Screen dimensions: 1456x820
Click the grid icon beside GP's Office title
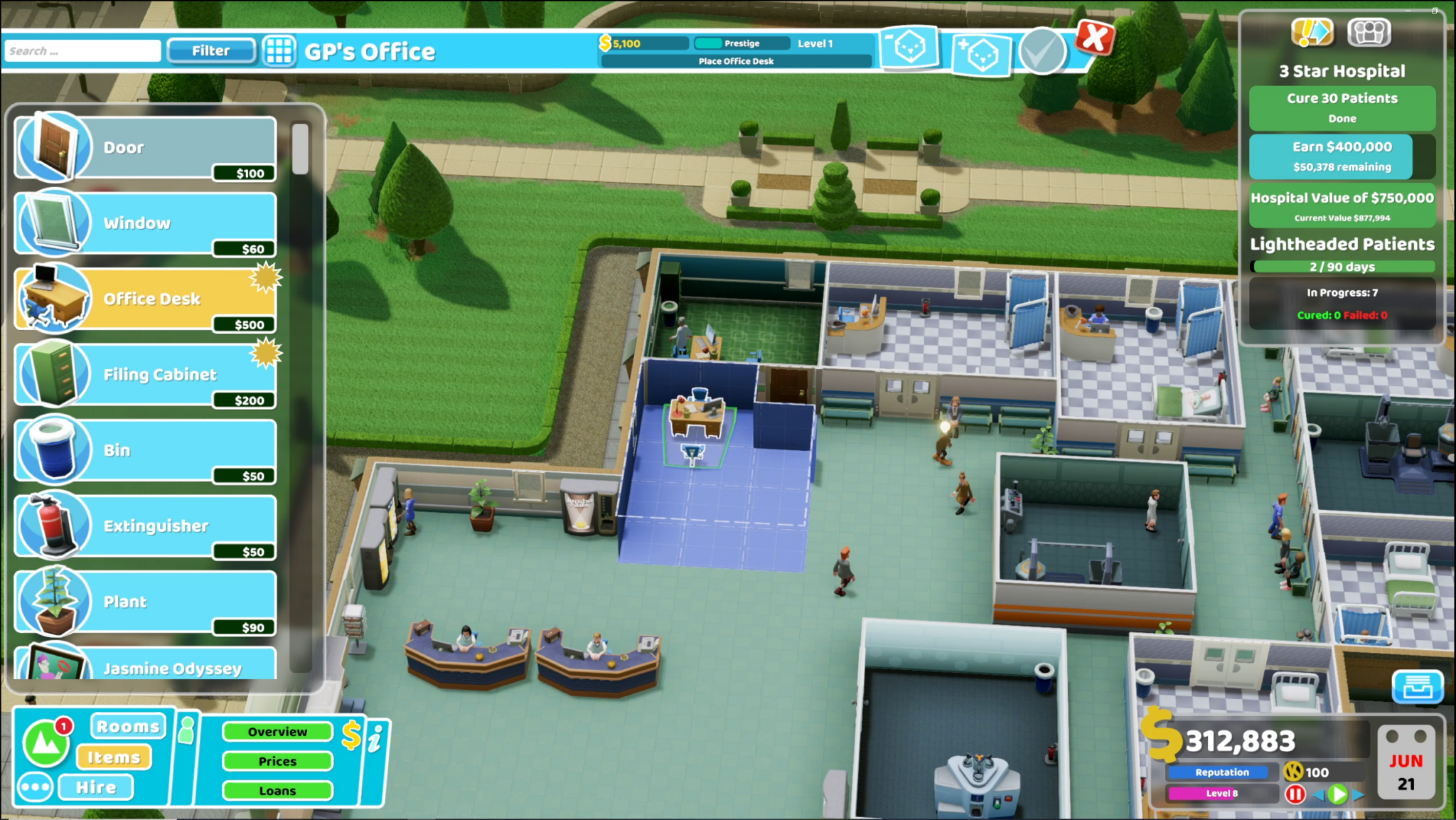tap(279, 51)
